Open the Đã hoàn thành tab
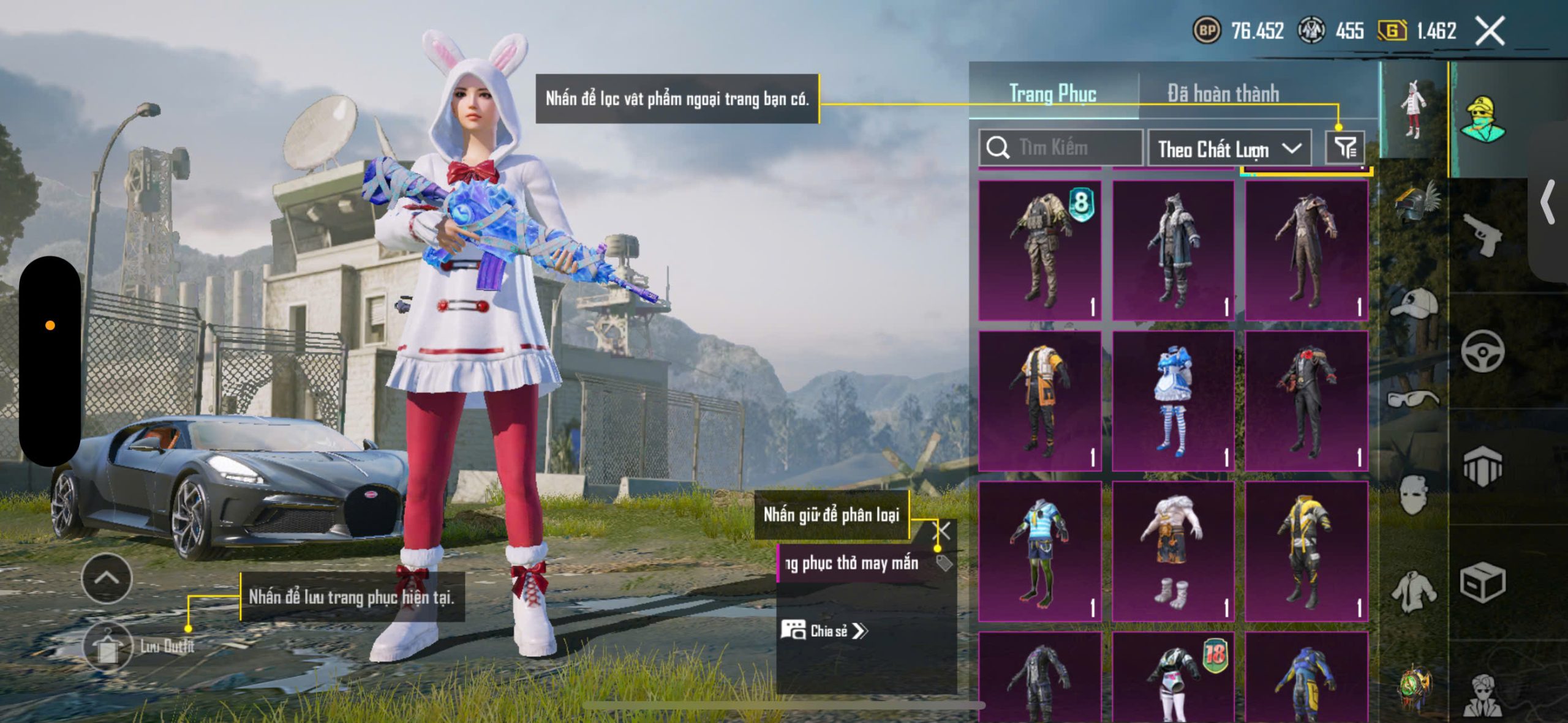This screenshot has width=1568, height=723. (1223, 94)
